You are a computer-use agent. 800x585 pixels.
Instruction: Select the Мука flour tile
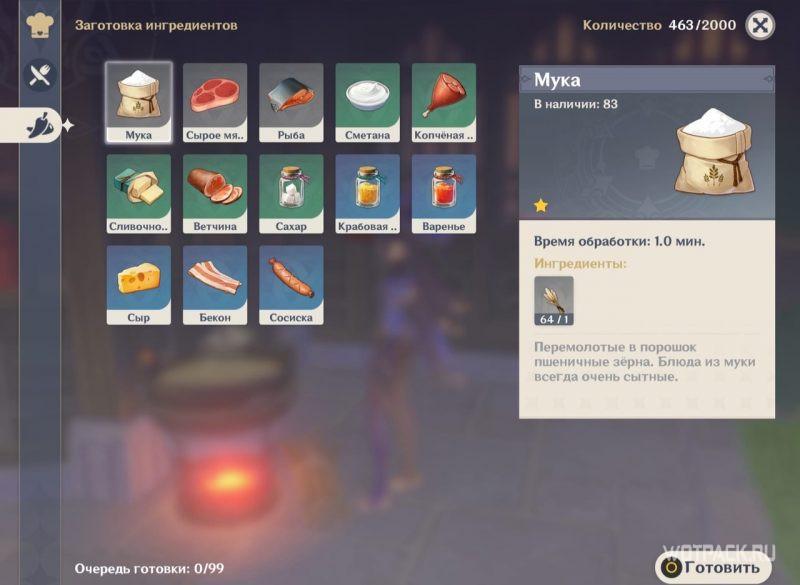coord(139,103)
